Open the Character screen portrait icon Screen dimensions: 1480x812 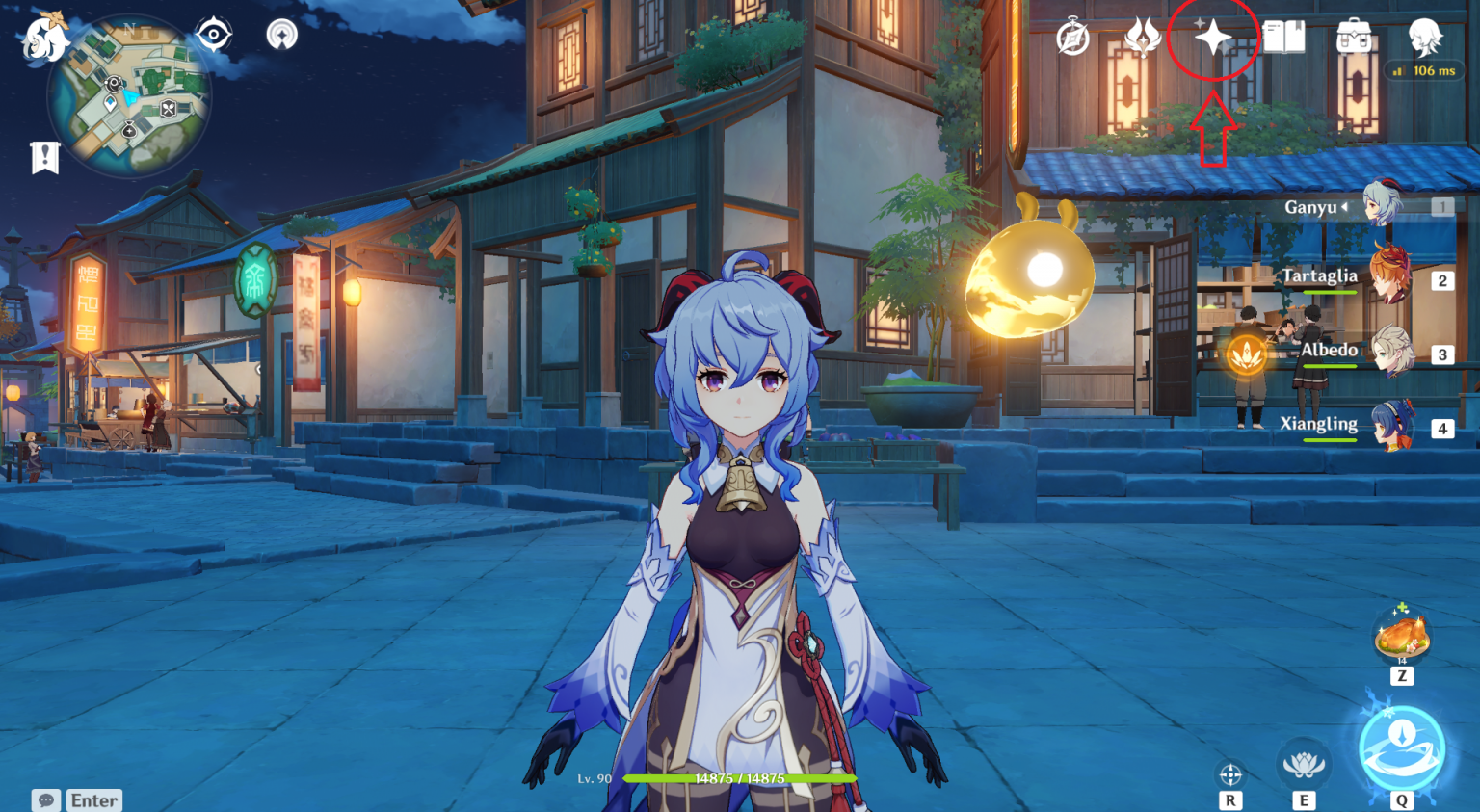coord(1424,39)
